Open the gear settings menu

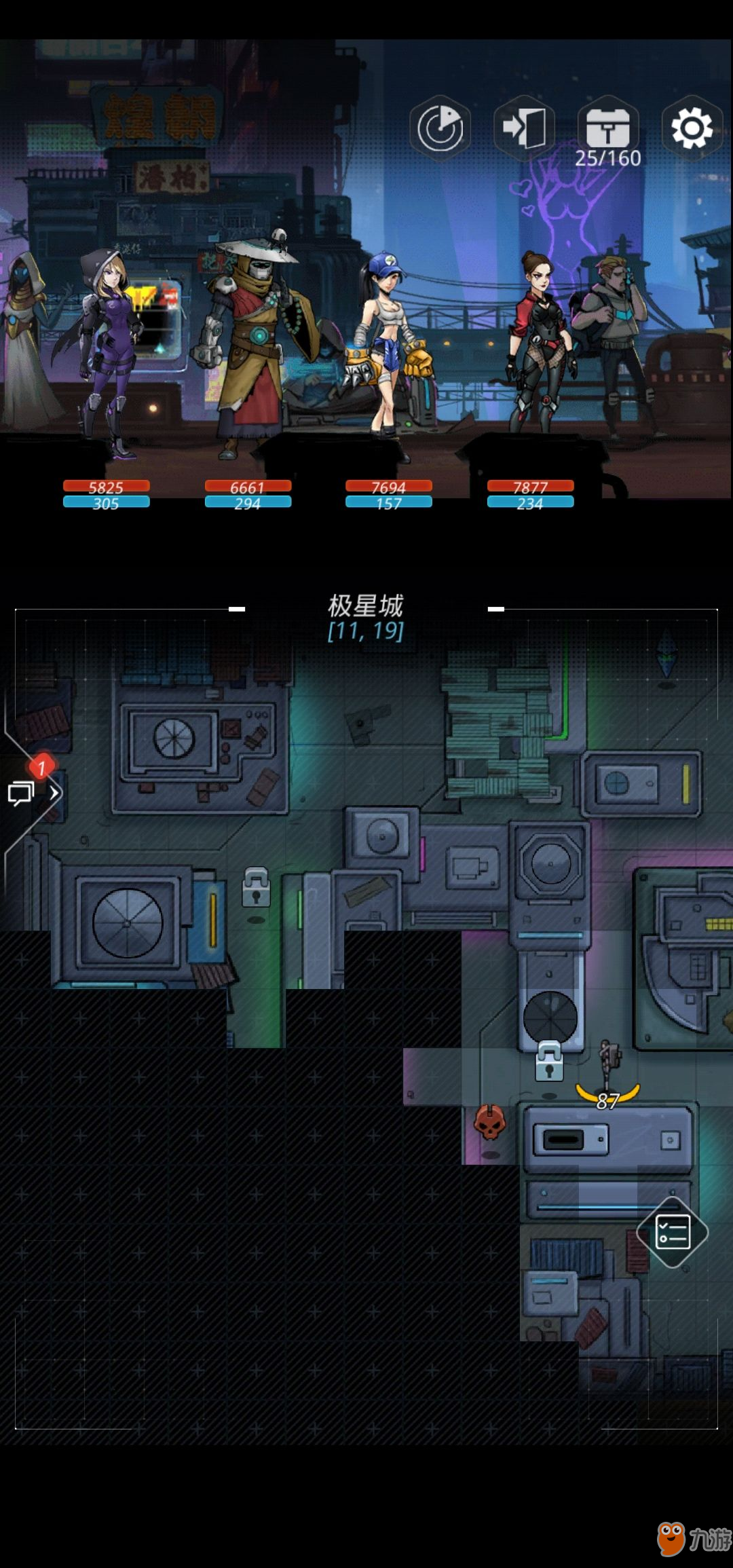(x=692, y=128)
